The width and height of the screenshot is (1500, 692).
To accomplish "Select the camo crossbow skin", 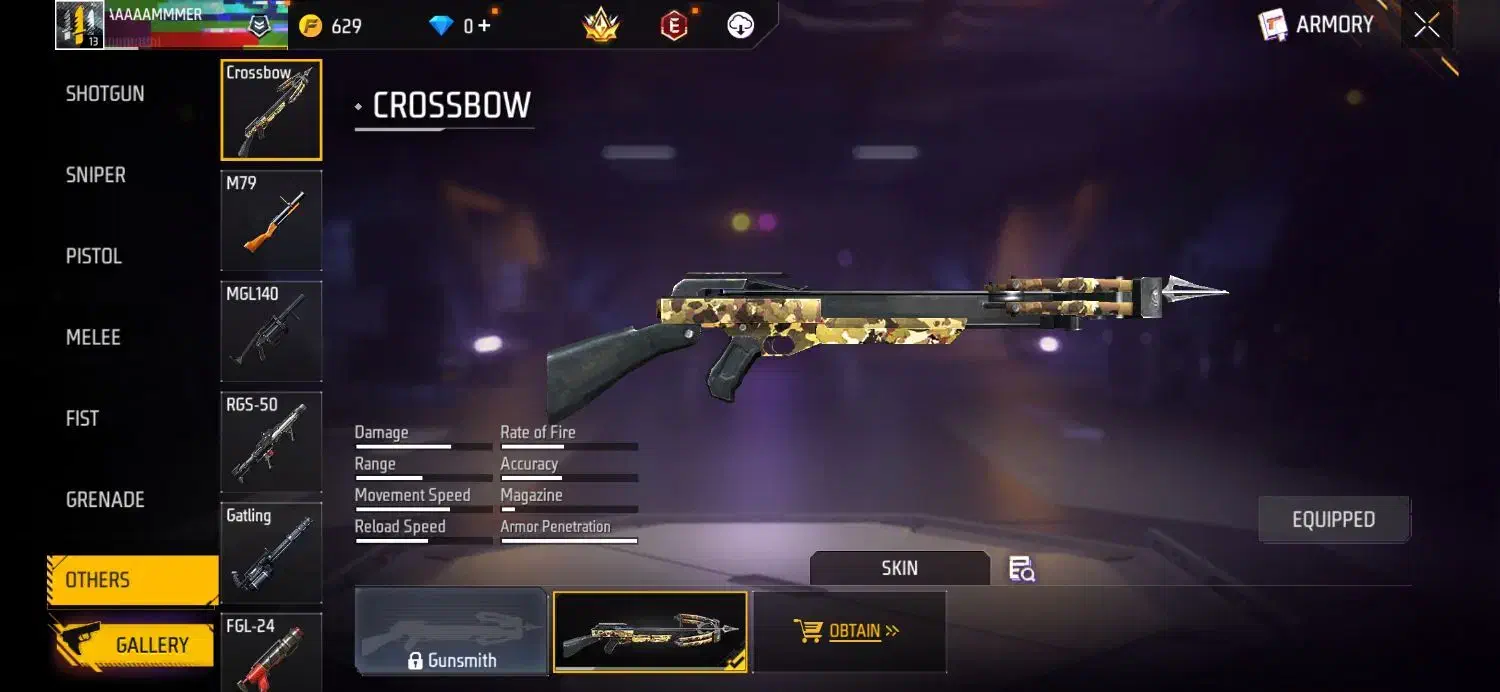I will coord(650,632).
